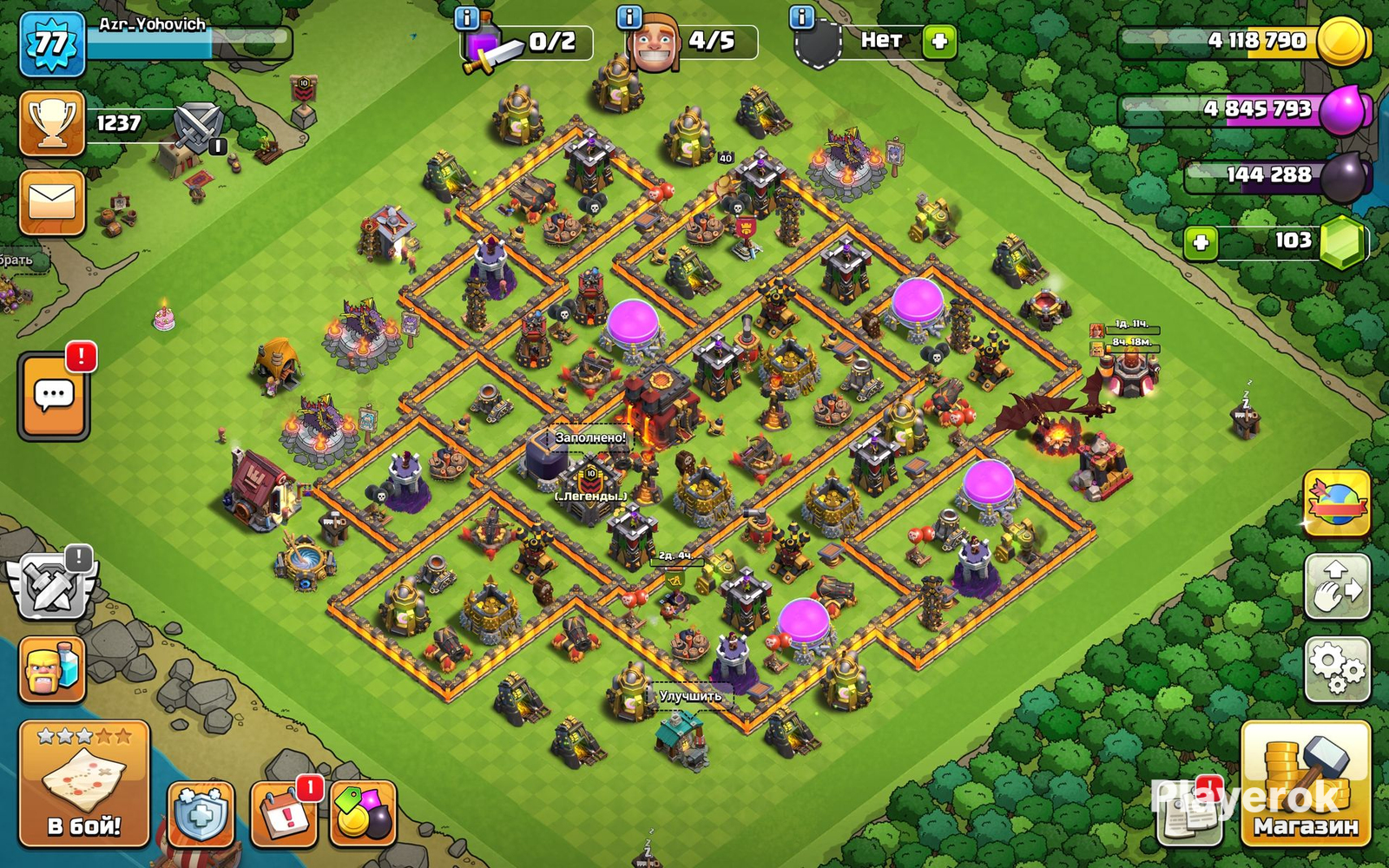Show builder info for 4/5 builders

coord(629,17)
